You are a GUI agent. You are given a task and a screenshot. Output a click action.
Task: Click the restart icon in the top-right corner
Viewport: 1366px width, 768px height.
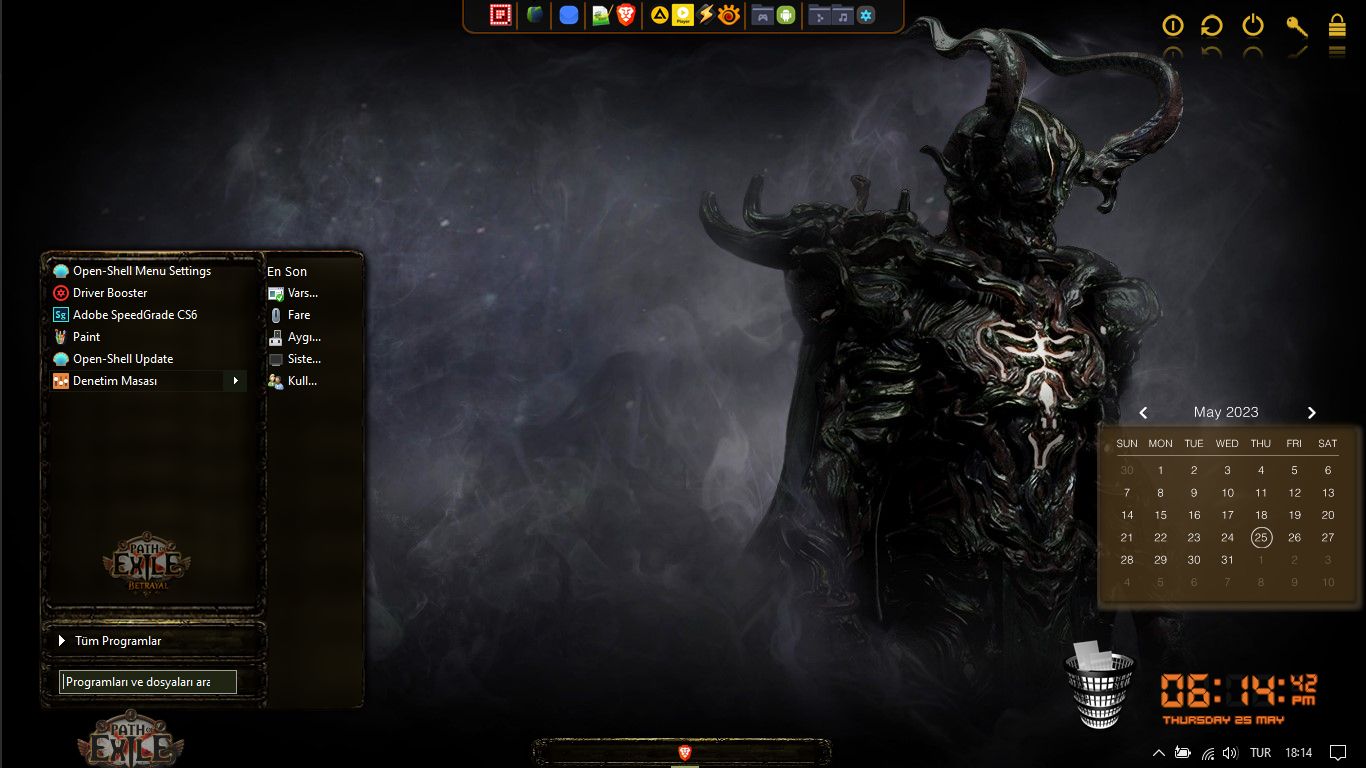tap(1212, 26)
